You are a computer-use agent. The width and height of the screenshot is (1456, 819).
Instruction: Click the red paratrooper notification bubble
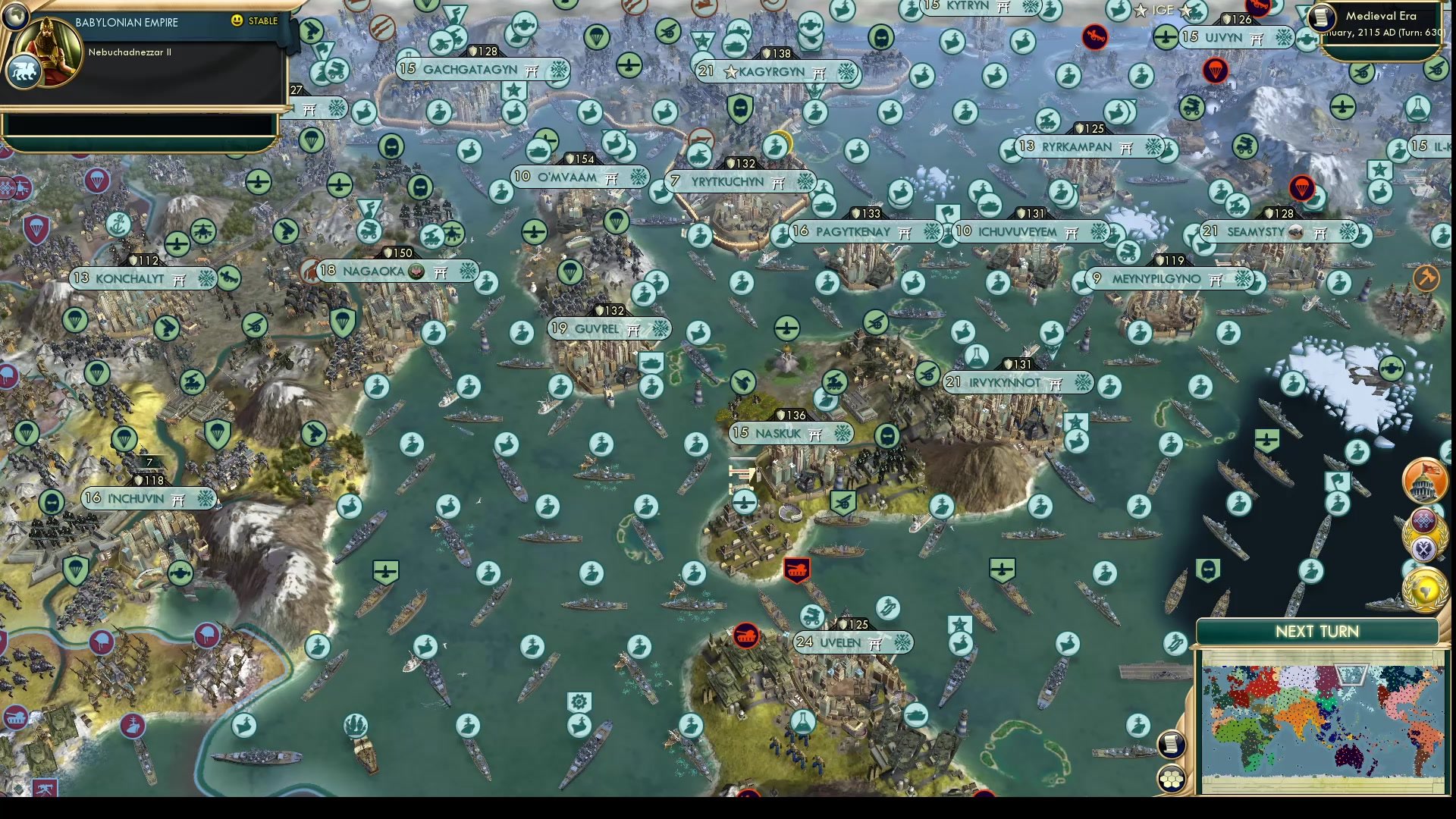[1216, 72]
